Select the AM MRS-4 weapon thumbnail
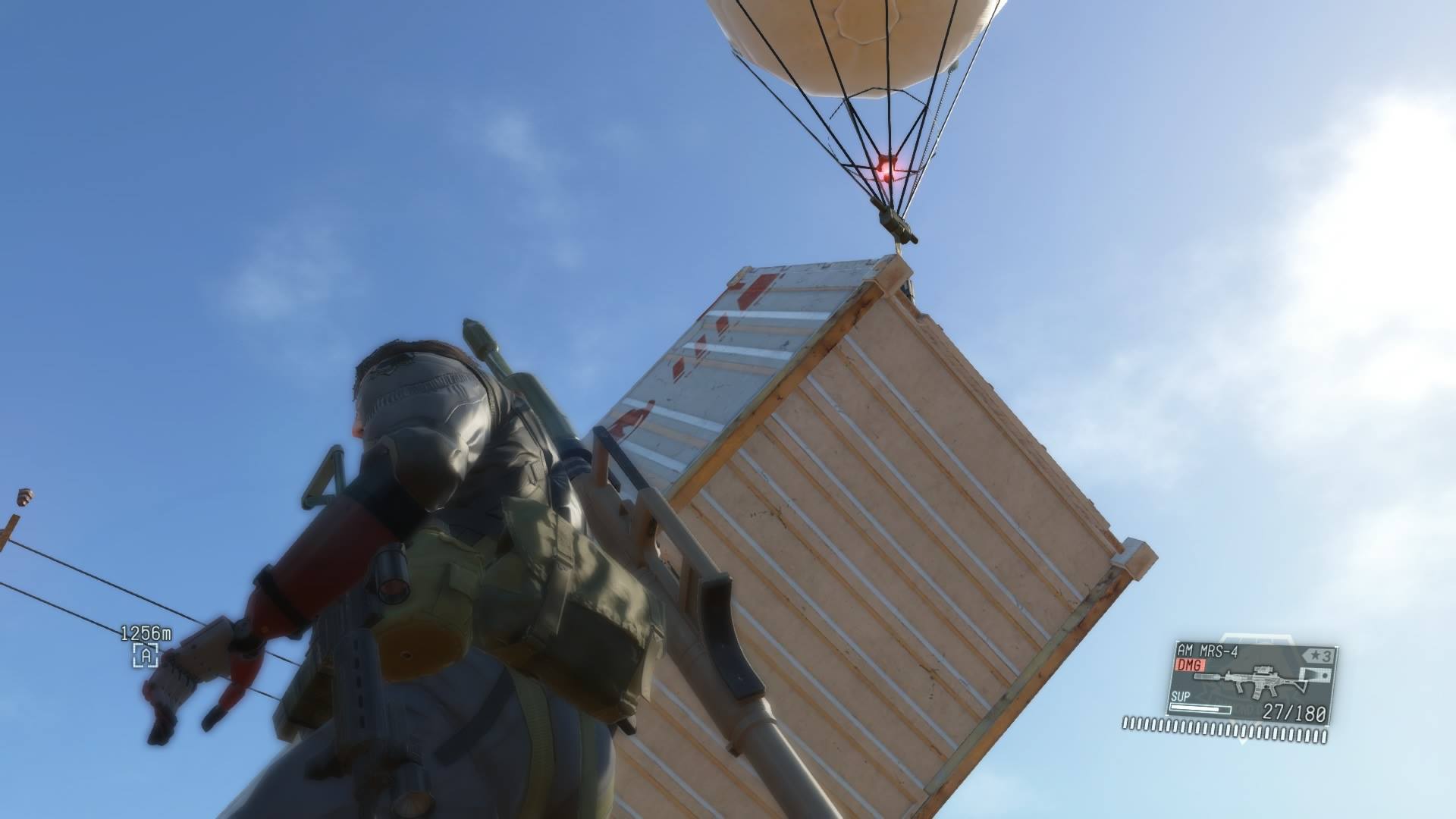 1259,679
